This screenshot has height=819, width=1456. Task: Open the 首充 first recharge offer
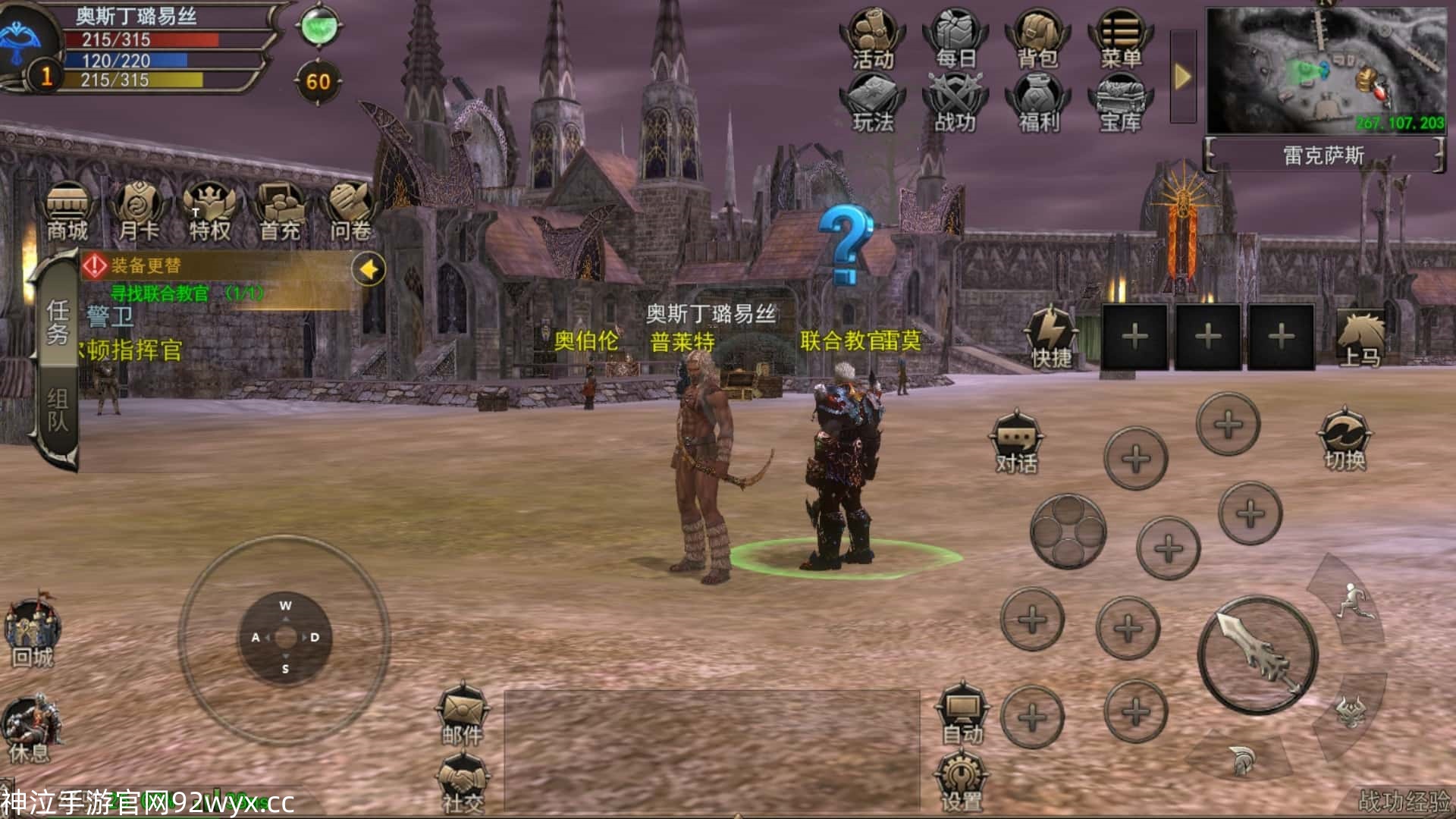(x=280, y=212)
